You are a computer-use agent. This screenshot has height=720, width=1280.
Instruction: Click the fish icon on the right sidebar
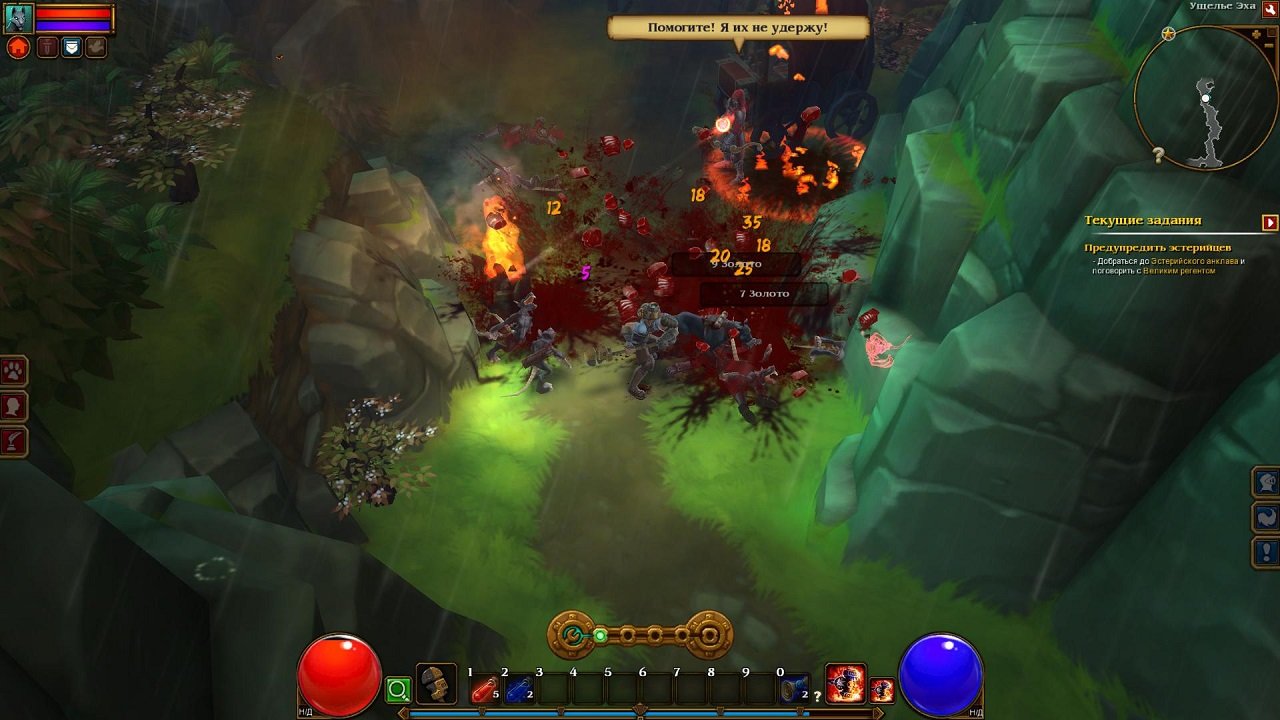pyautogui.click(x=1266, y=517)
